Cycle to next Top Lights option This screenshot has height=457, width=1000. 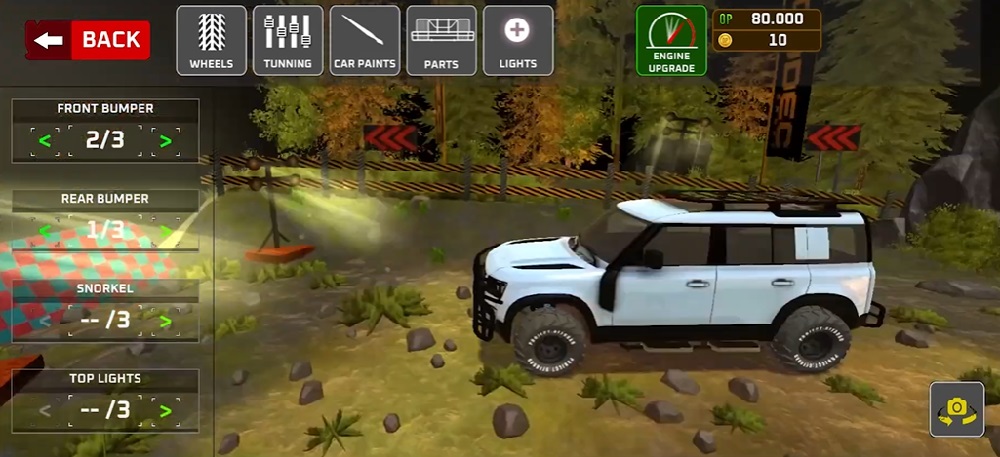pos(166,410)
